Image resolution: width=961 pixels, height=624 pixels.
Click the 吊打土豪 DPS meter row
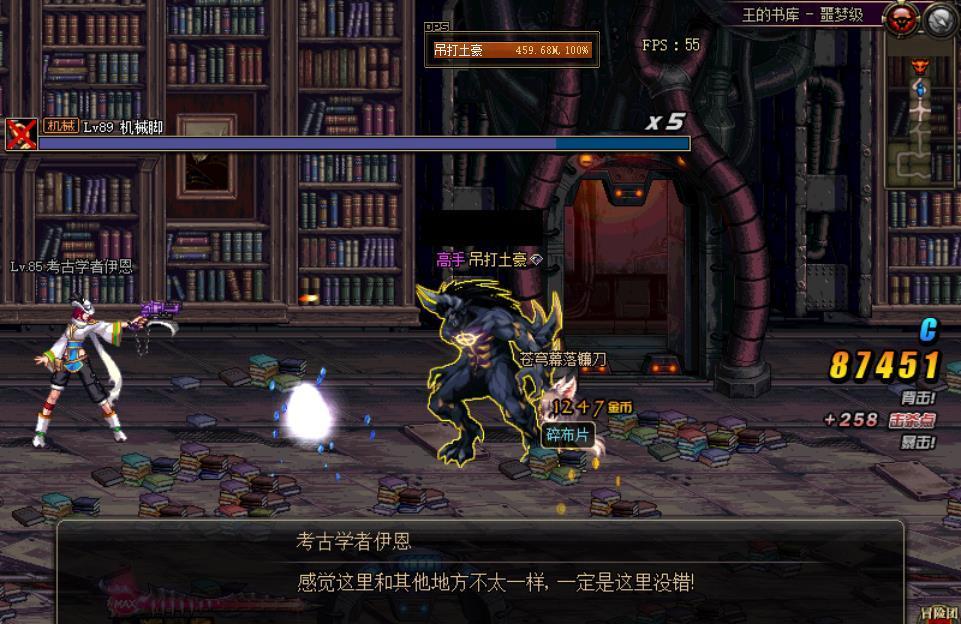point(512,49)
